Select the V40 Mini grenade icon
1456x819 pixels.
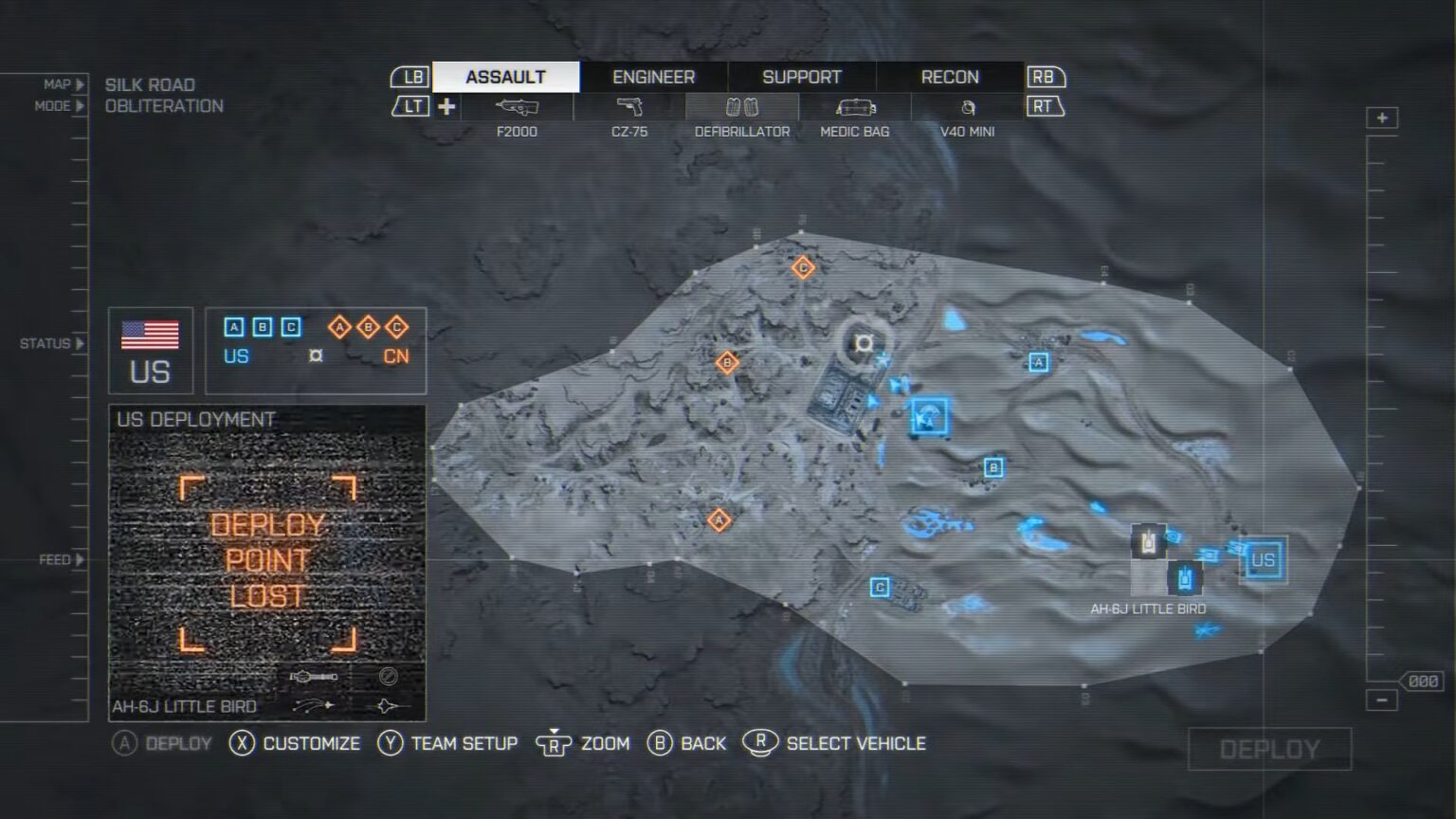[965, 107]
